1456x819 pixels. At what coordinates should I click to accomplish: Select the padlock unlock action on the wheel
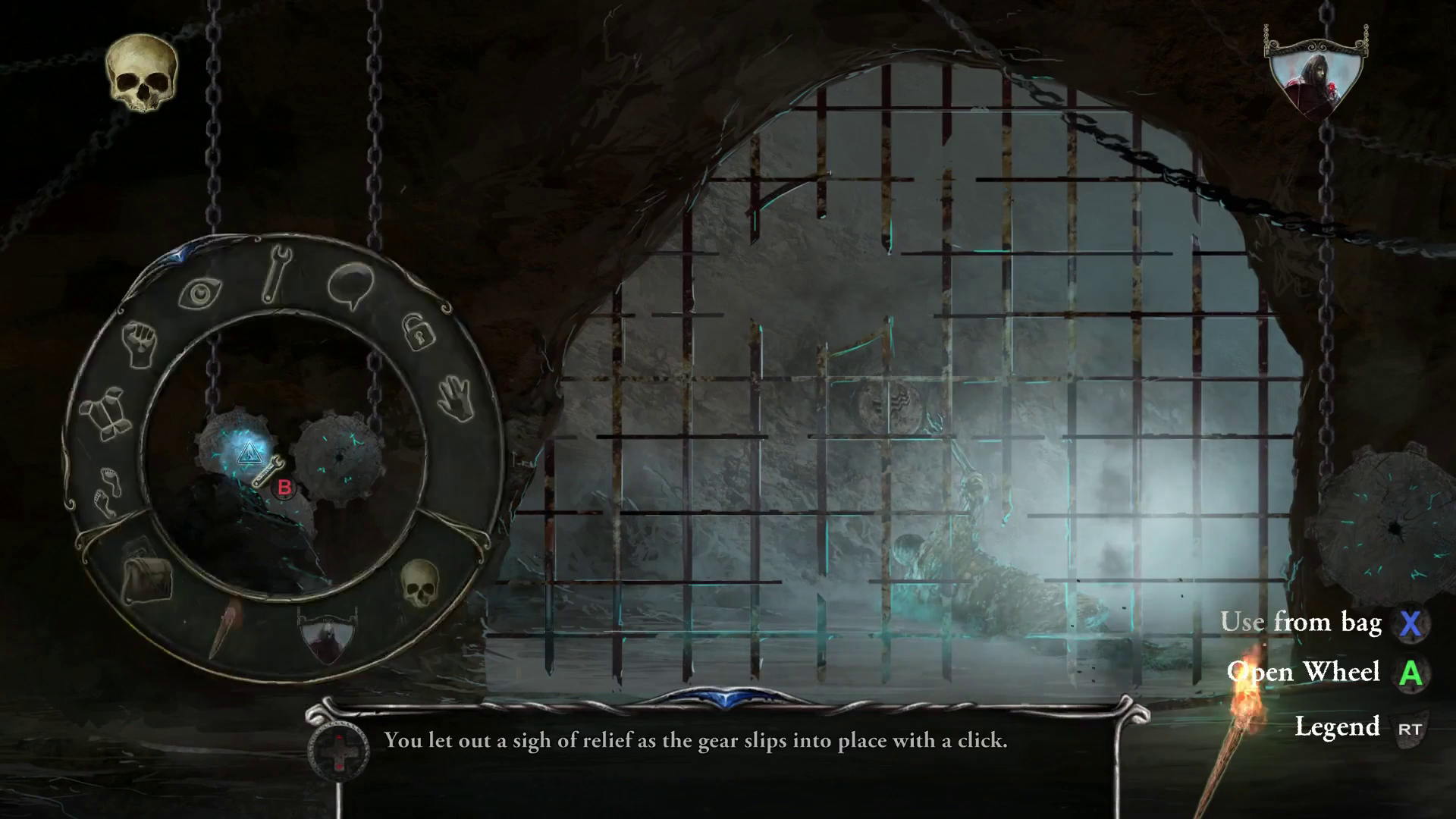click(418, 334)
